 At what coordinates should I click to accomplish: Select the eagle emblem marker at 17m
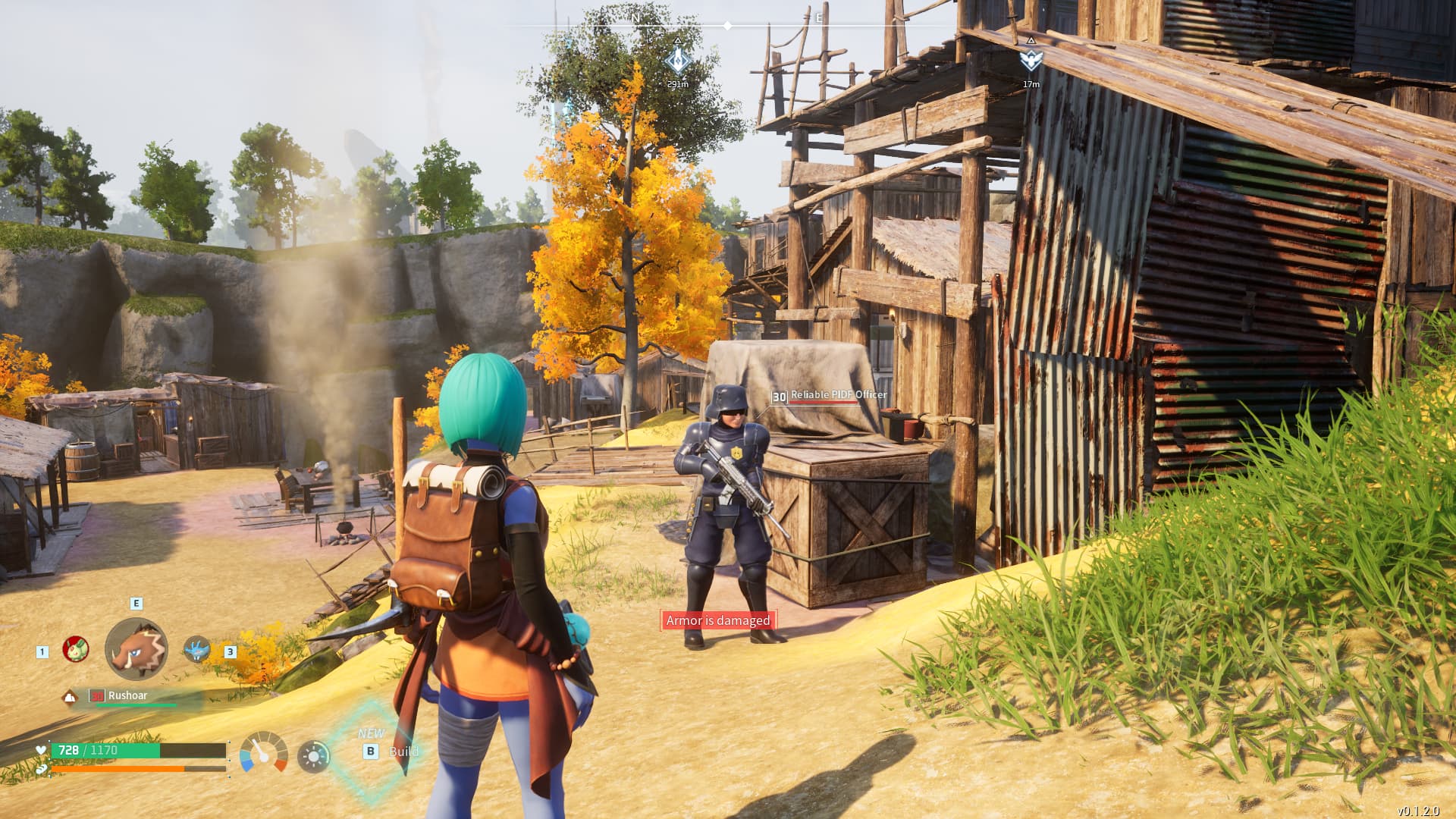click(x=1031, y=60)
